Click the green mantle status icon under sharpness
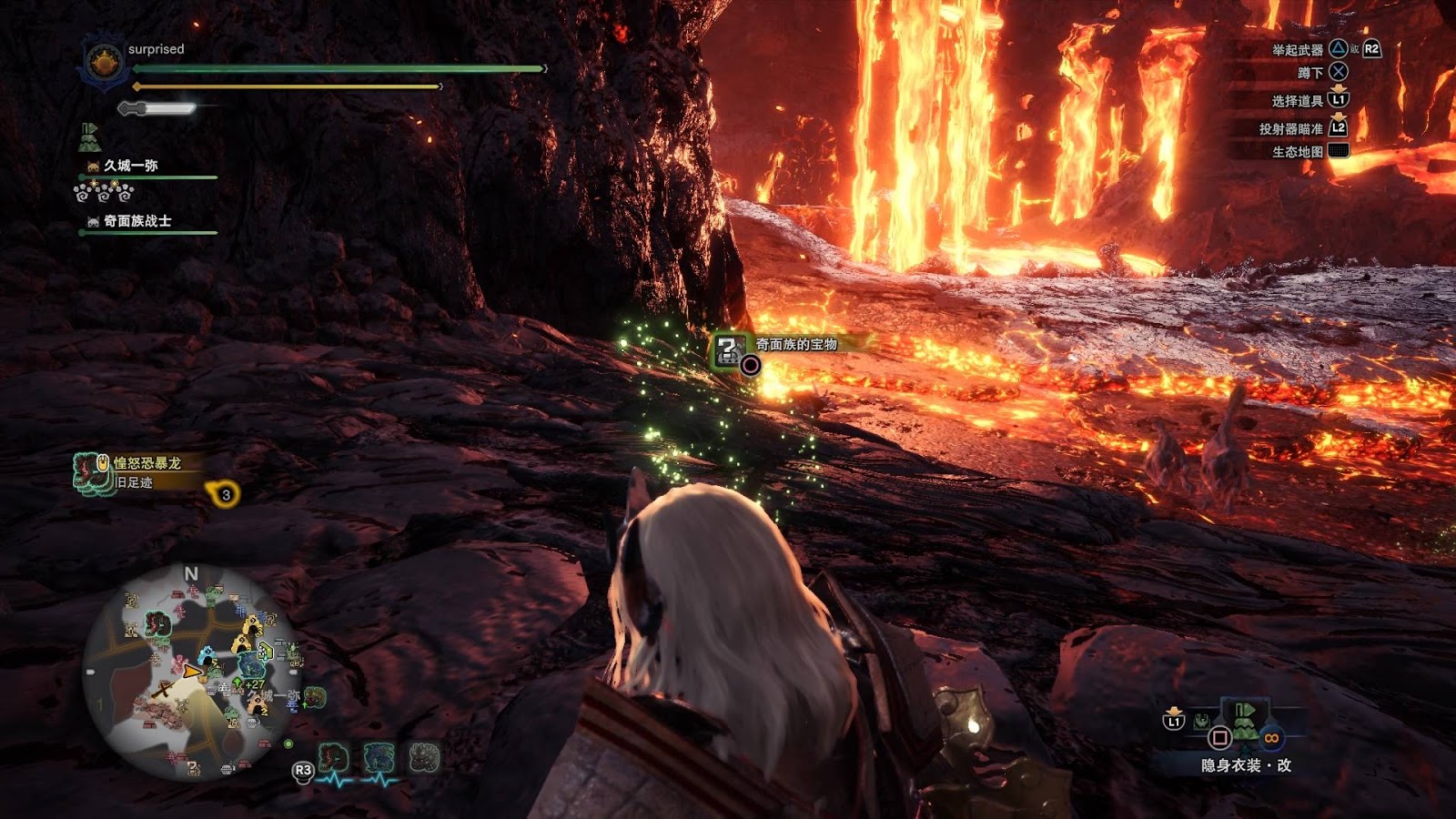This screenshot has height=819, width=1456. pos(89,137)
